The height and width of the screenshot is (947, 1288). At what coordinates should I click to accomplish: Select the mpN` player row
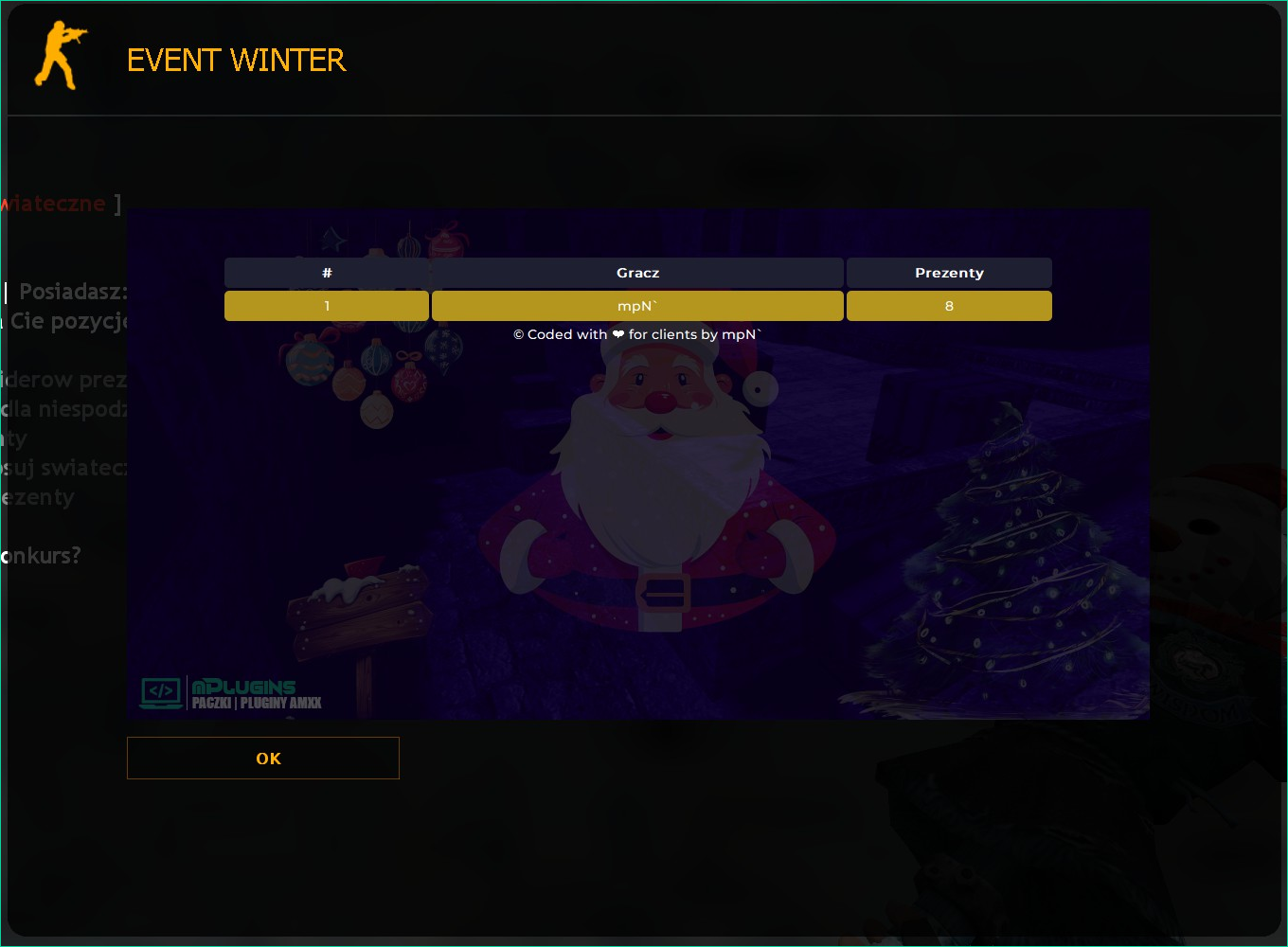pos(637,306)
